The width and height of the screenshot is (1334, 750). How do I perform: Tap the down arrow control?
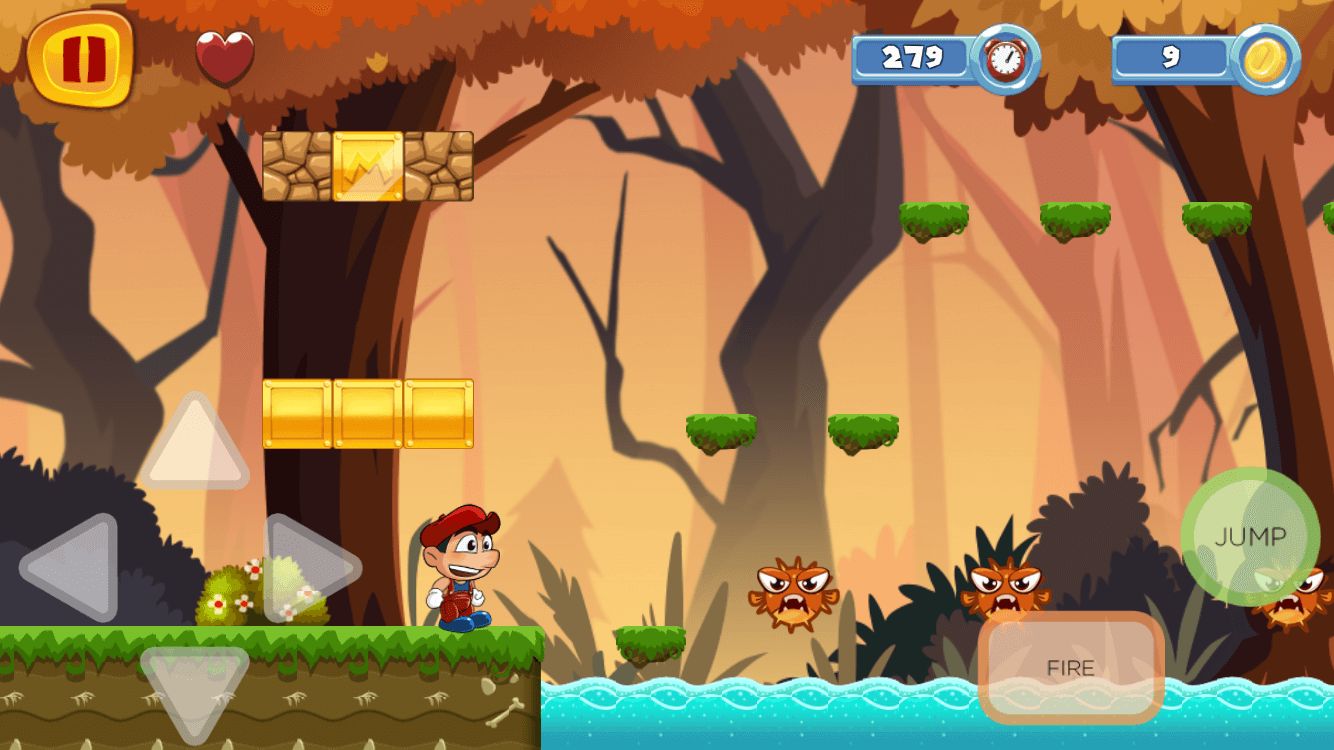(x=193, y=690)
